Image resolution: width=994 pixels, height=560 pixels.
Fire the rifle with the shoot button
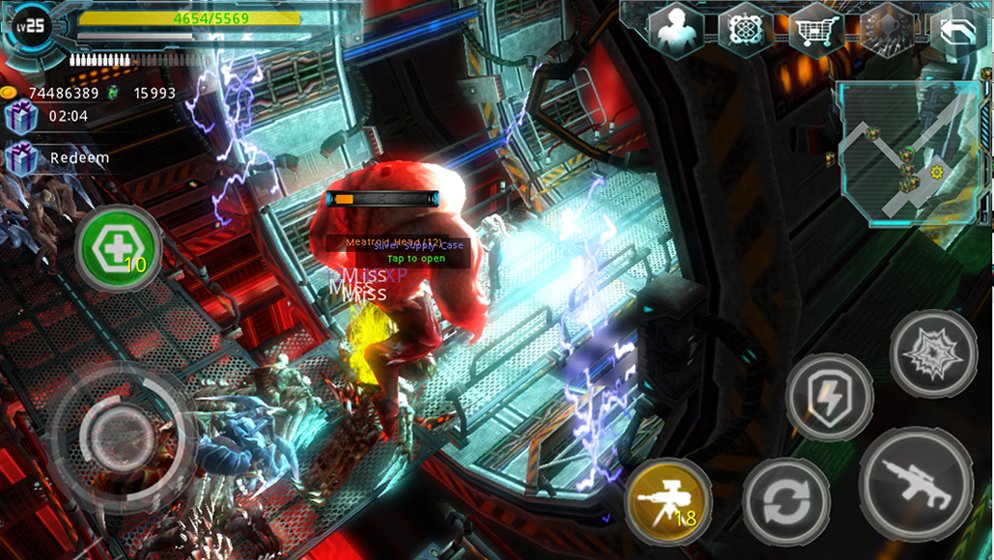click(x=915, y=484)
